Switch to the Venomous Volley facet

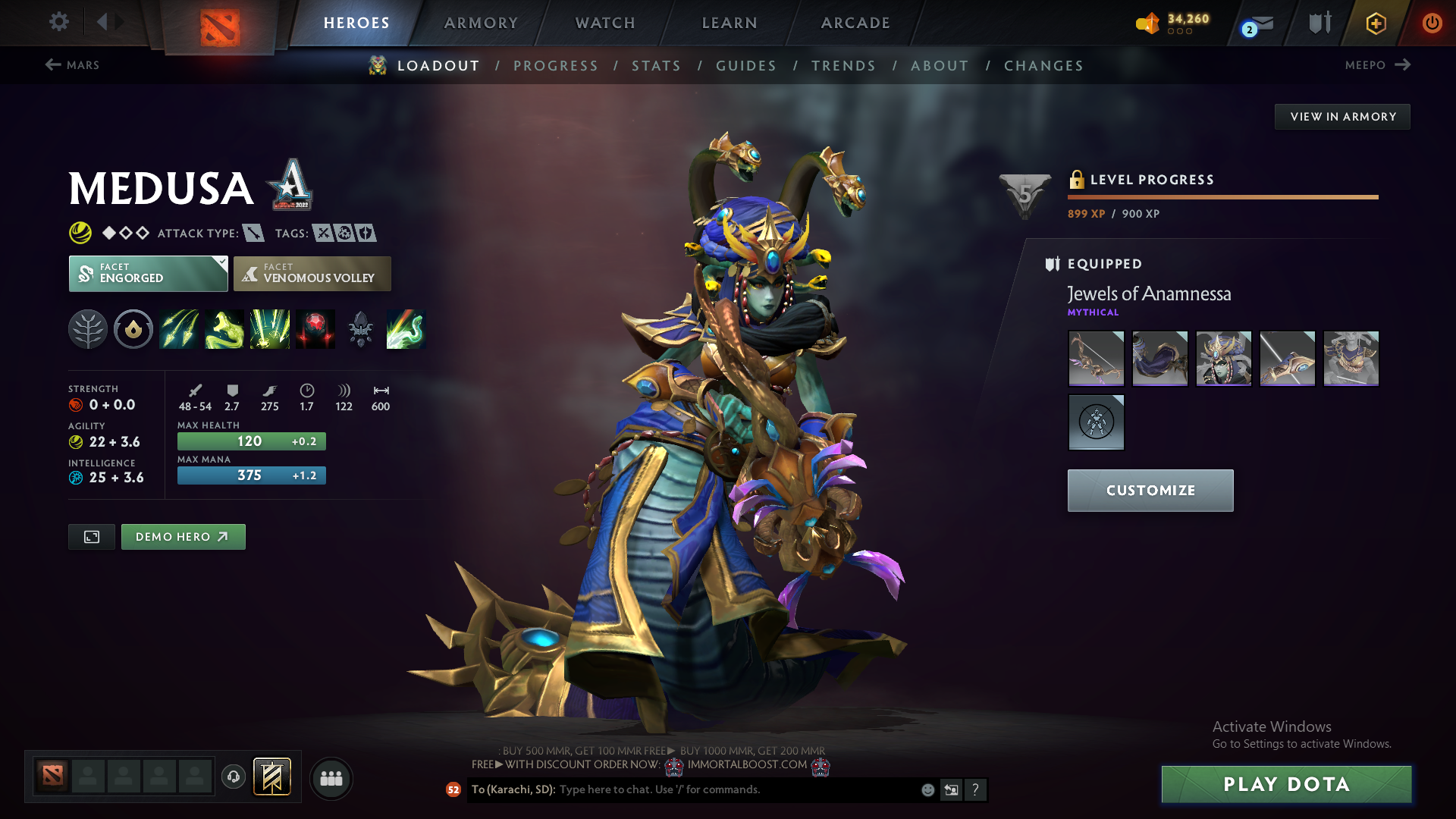(312, 273)
